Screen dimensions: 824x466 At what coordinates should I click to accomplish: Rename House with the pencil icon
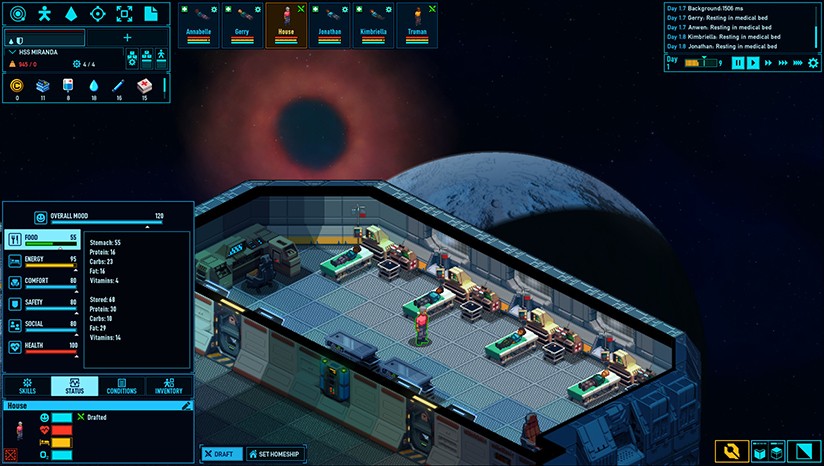click(186, 406)
